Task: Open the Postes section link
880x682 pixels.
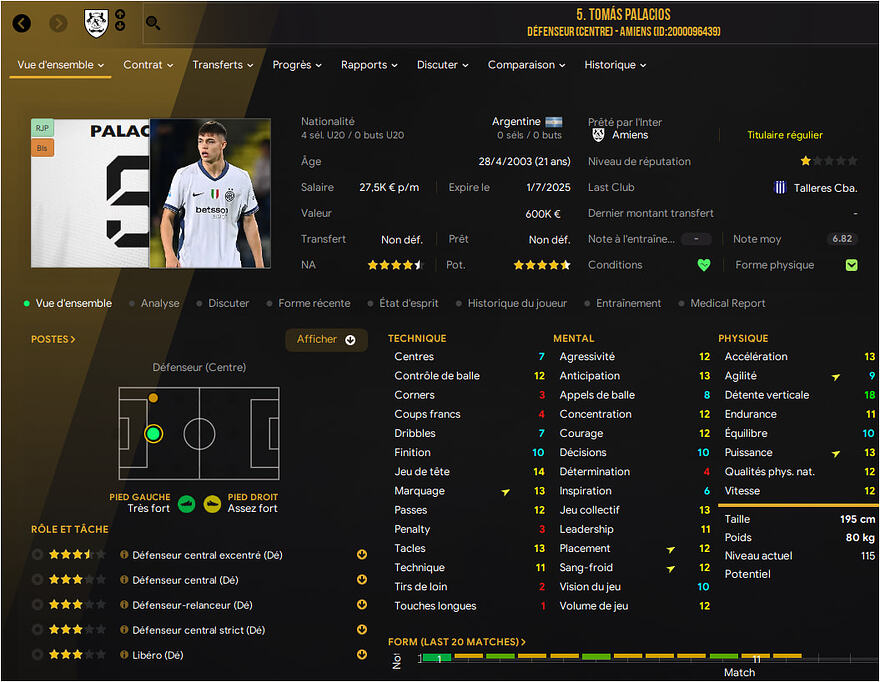Action: [x=53, y=339]
